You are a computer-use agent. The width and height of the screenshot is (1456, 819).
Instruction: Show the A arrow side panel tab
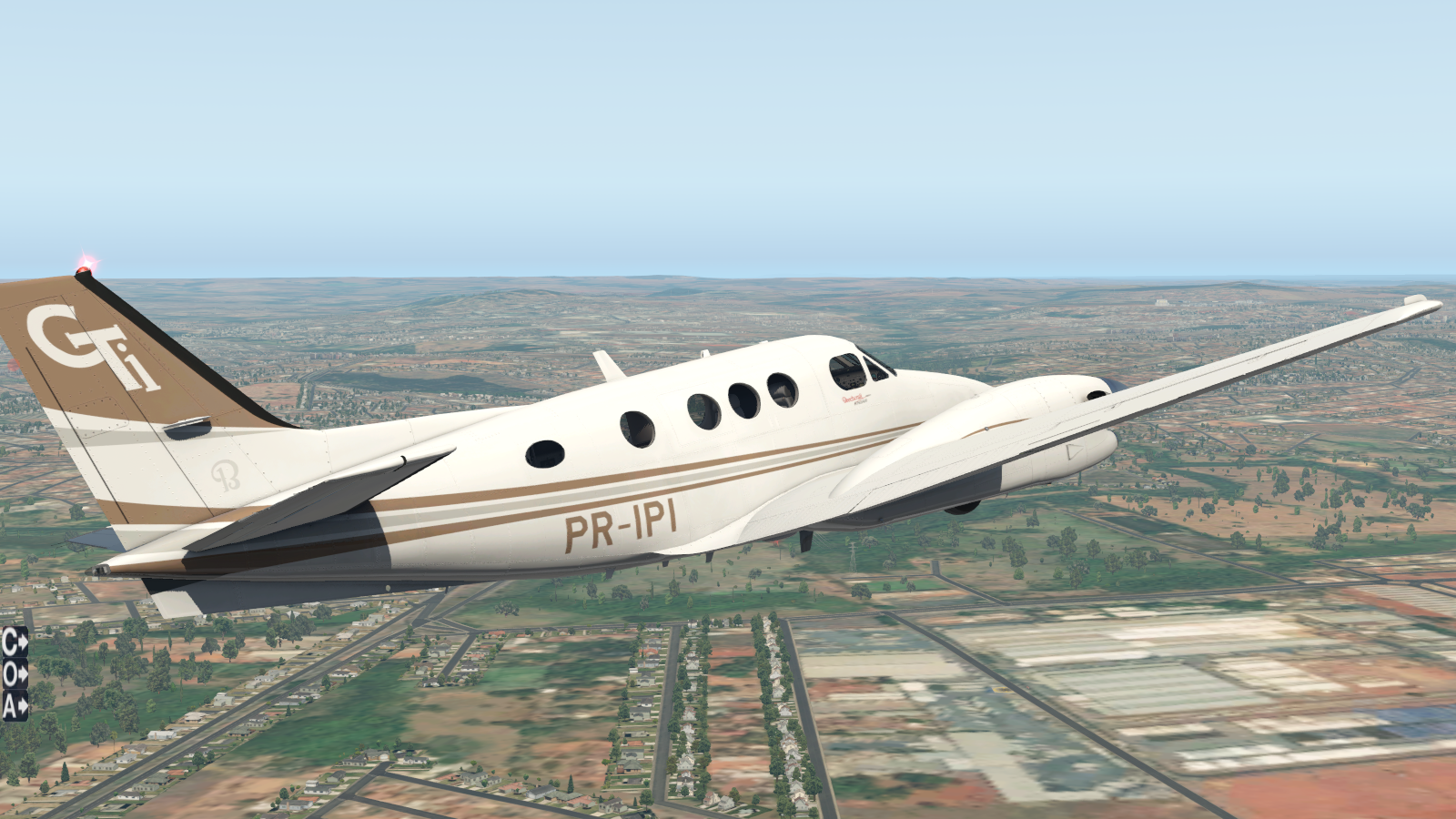(x=15, y=704)
